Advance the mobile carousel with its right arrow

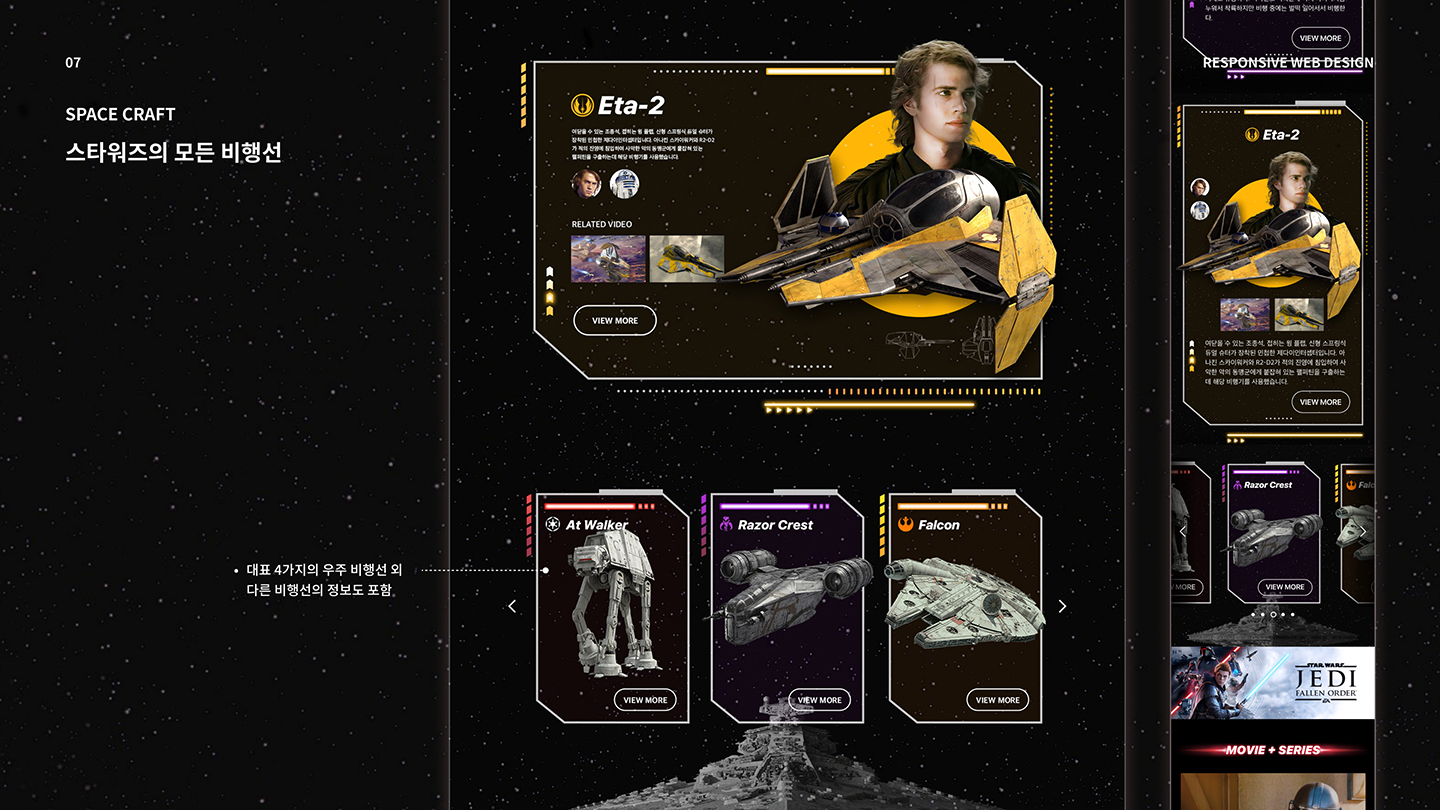coord(1361,532)
